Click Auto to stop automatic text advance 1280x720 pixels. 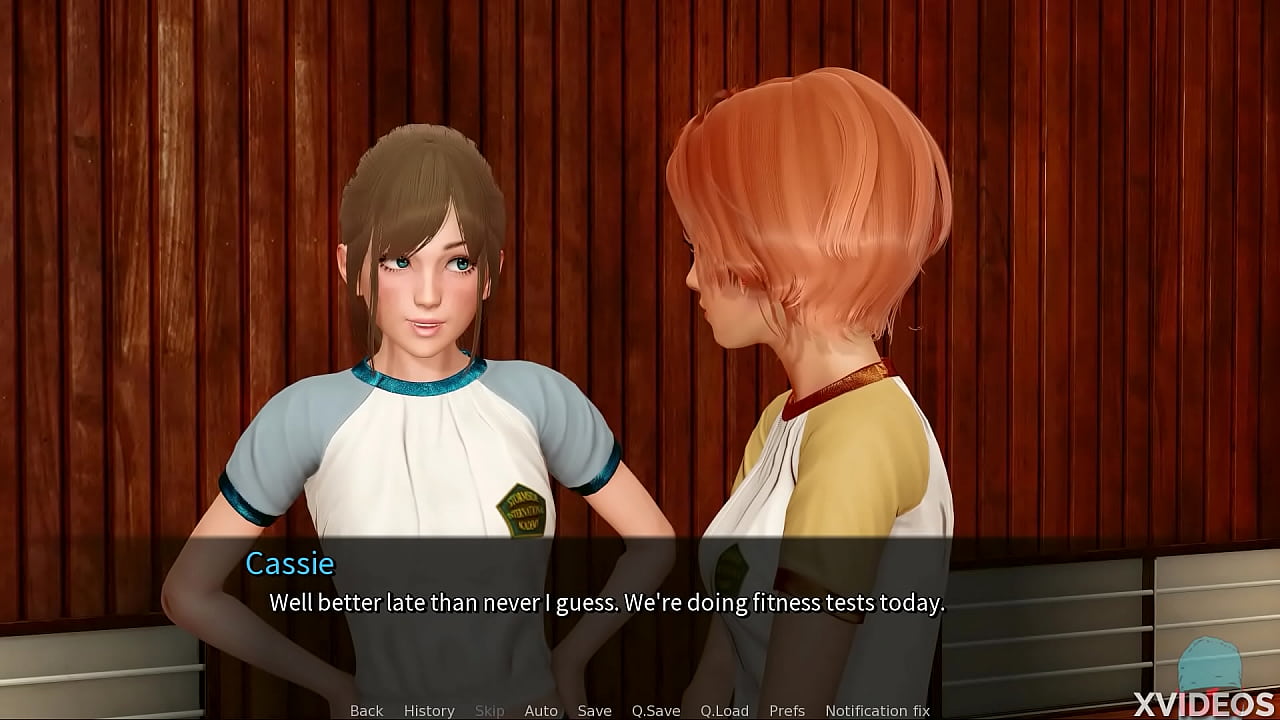[540, 710]
